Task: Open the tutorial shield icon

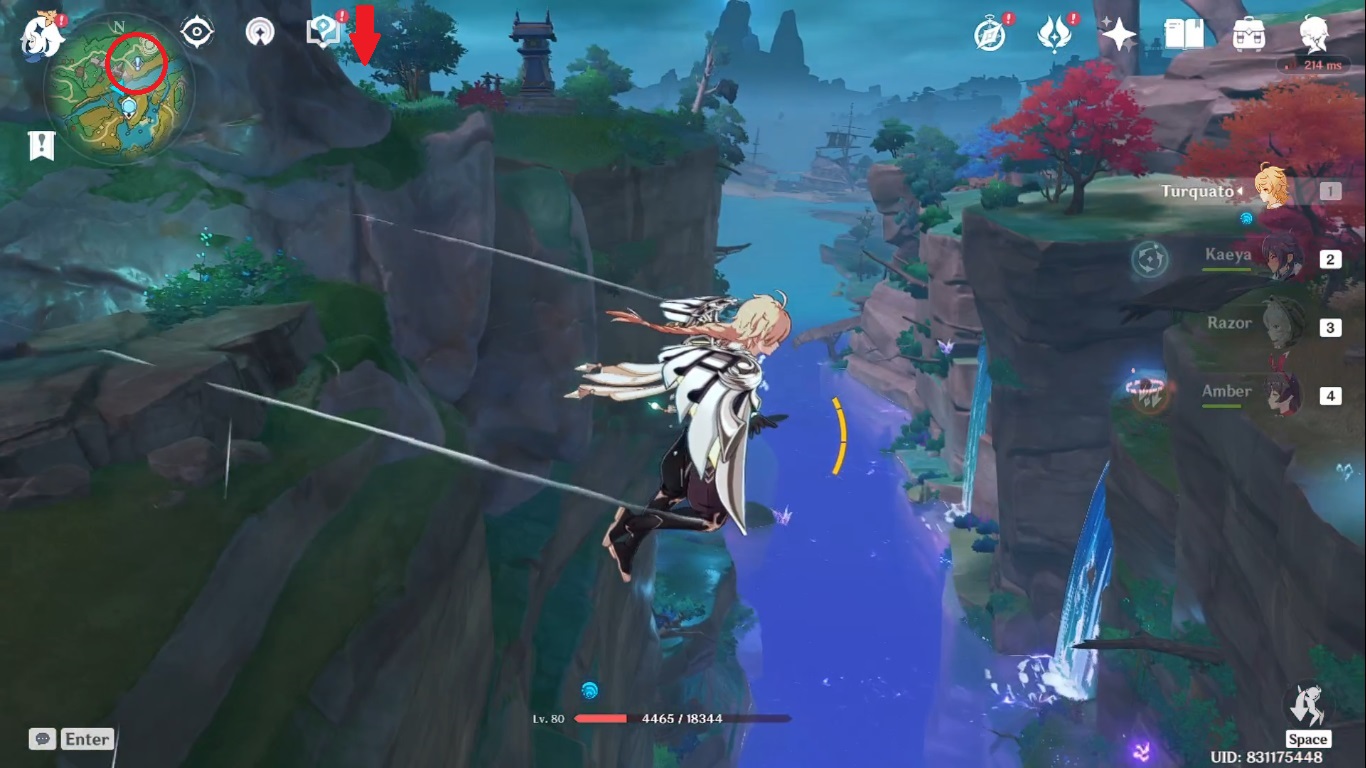Action: [x=322, y=32]
